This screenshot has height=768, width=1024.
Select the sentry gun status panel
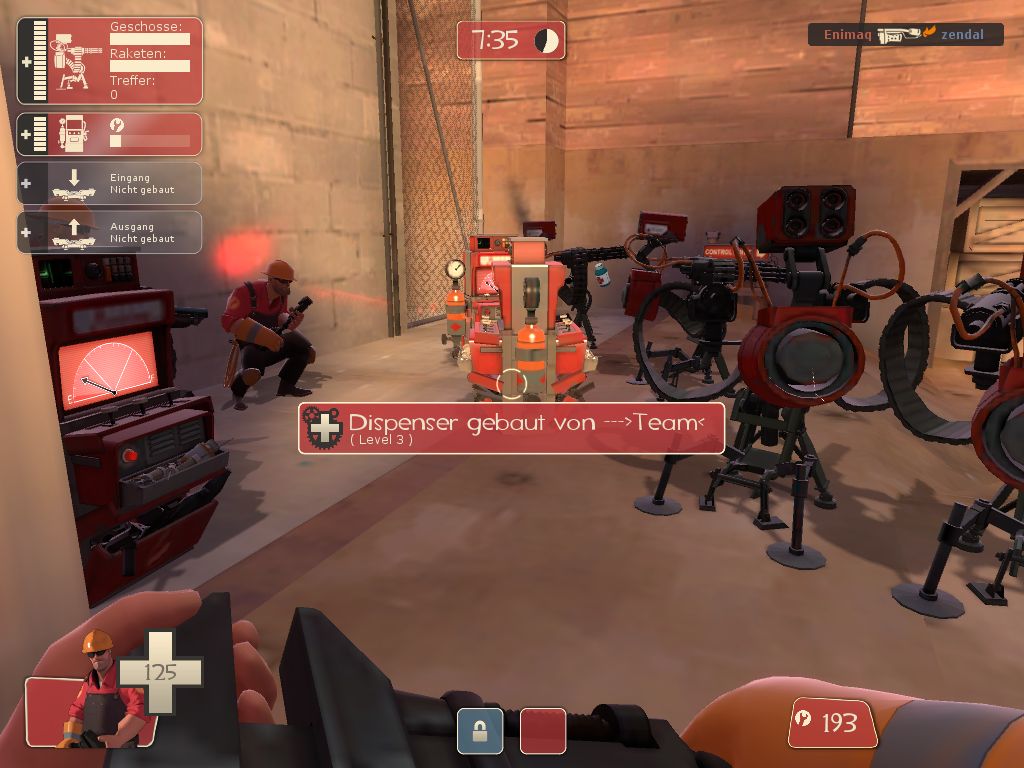click(110, 61)
